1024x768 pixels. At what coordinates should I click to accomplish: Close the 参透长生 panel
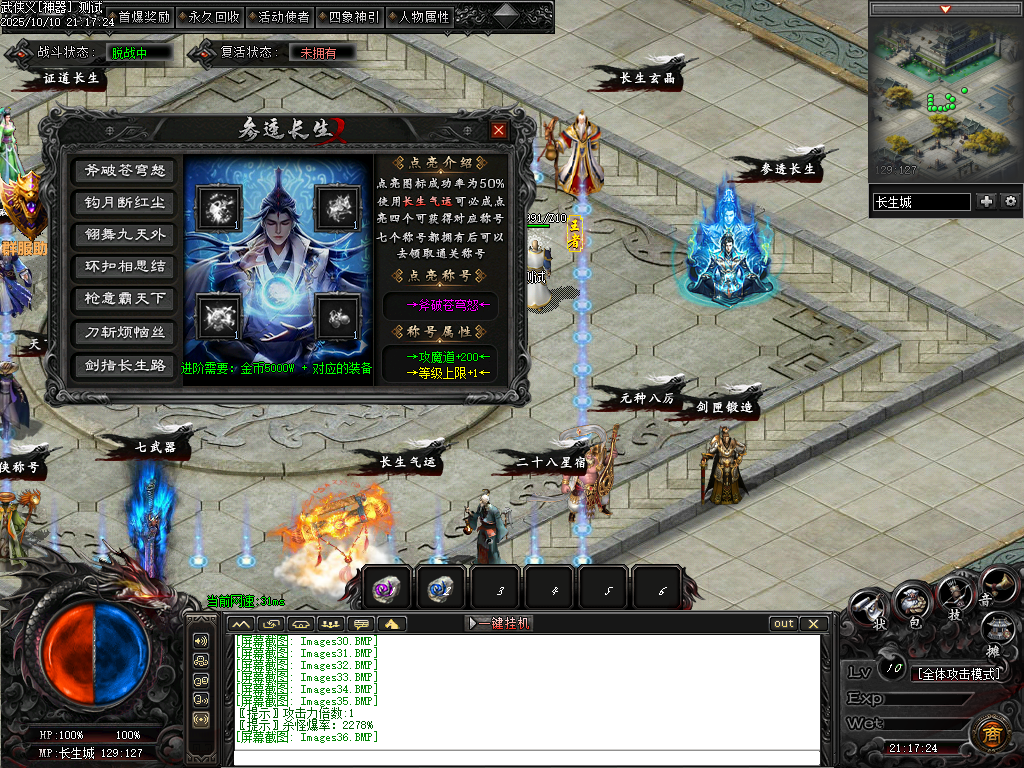499,130
